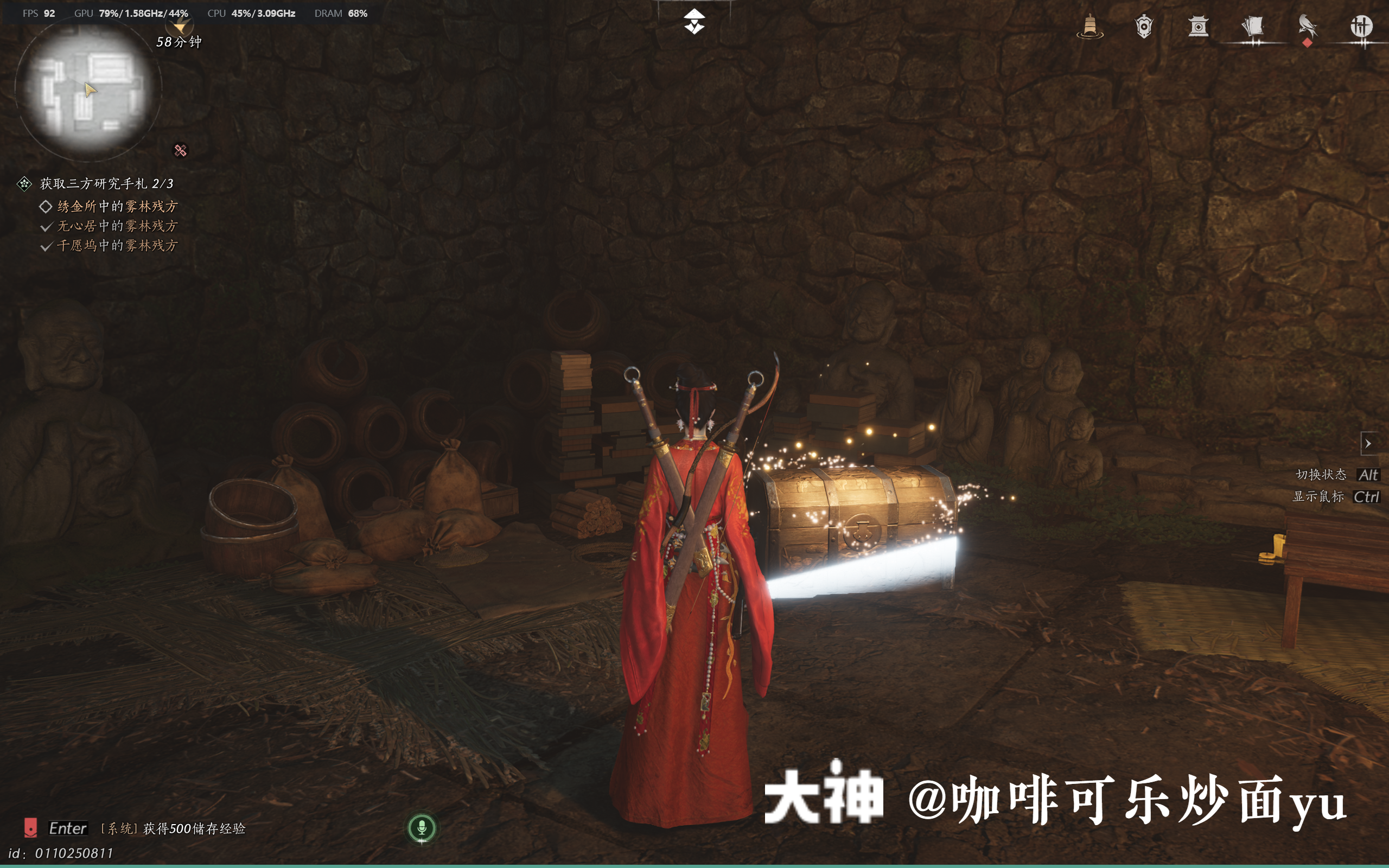Click the shrine altar icon in top bar

[1199, 26]
